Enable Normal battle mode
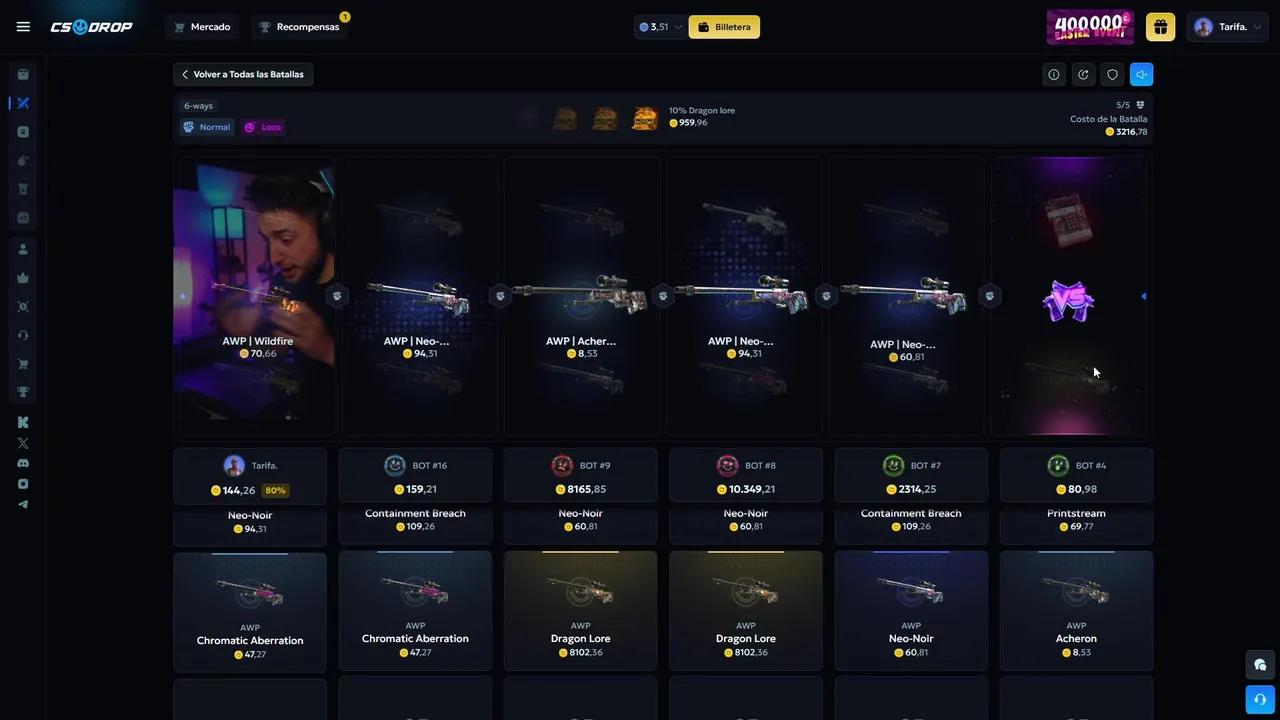 point(206,127)
